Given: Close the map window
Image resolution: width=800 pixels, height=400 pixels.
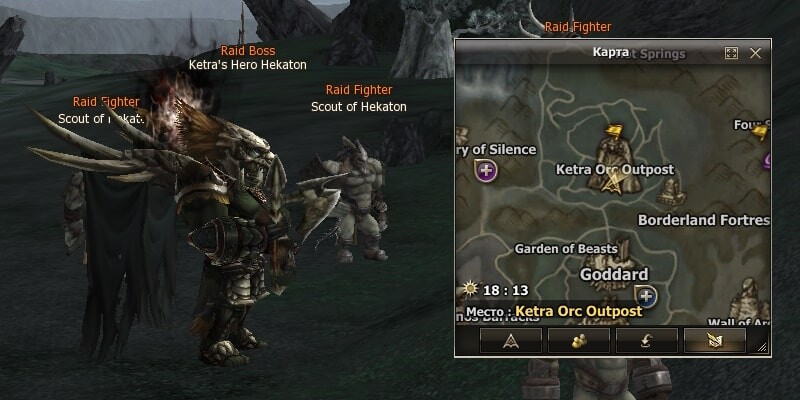Looking at the screenshot, I should (x=756, y=52).
